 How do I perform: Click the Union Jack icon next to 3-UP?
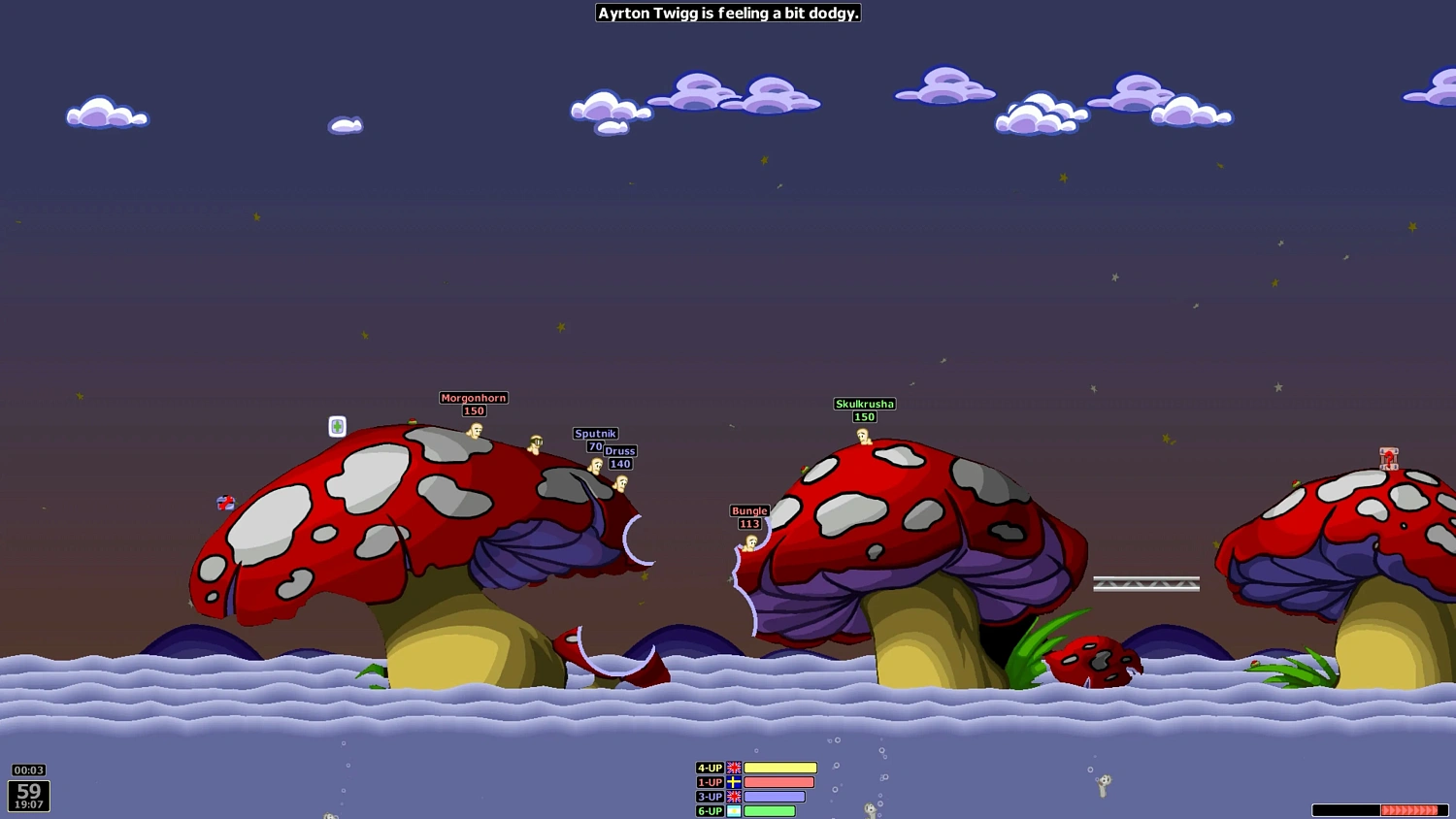tap(734, 797)
